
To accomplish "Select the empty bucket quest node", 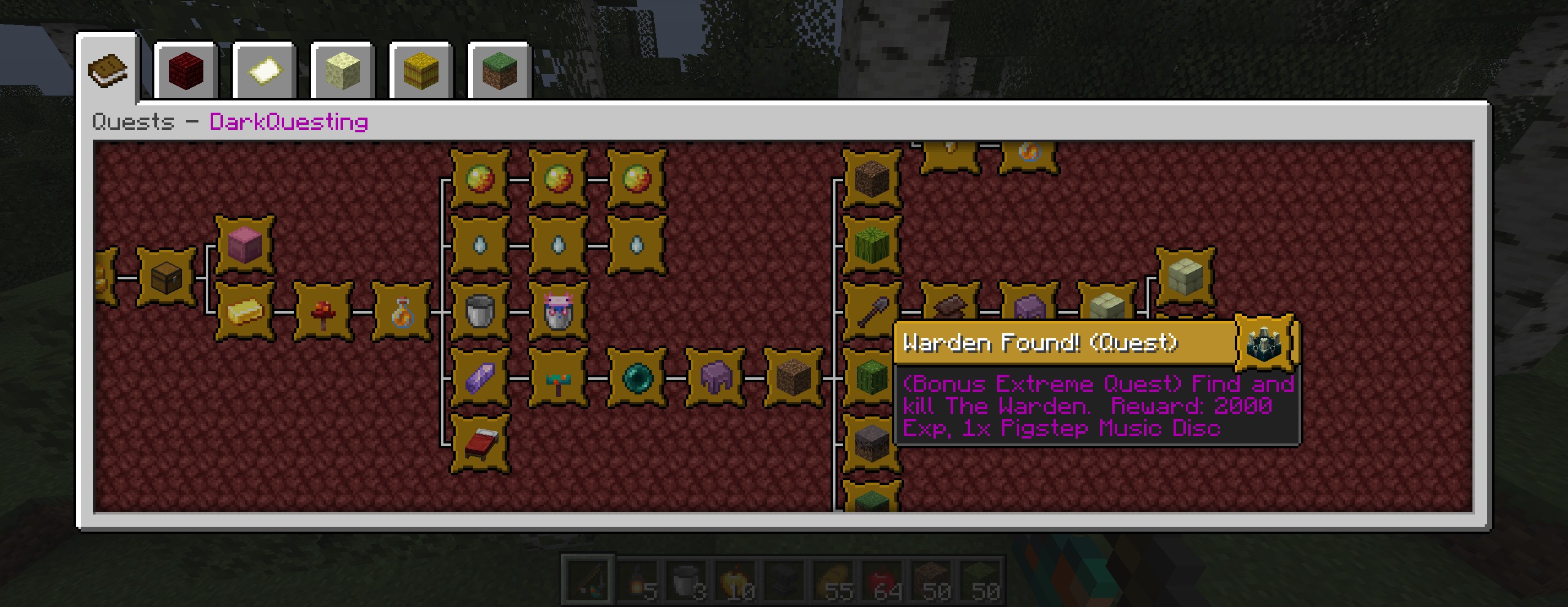I will (x=480, y=312).
